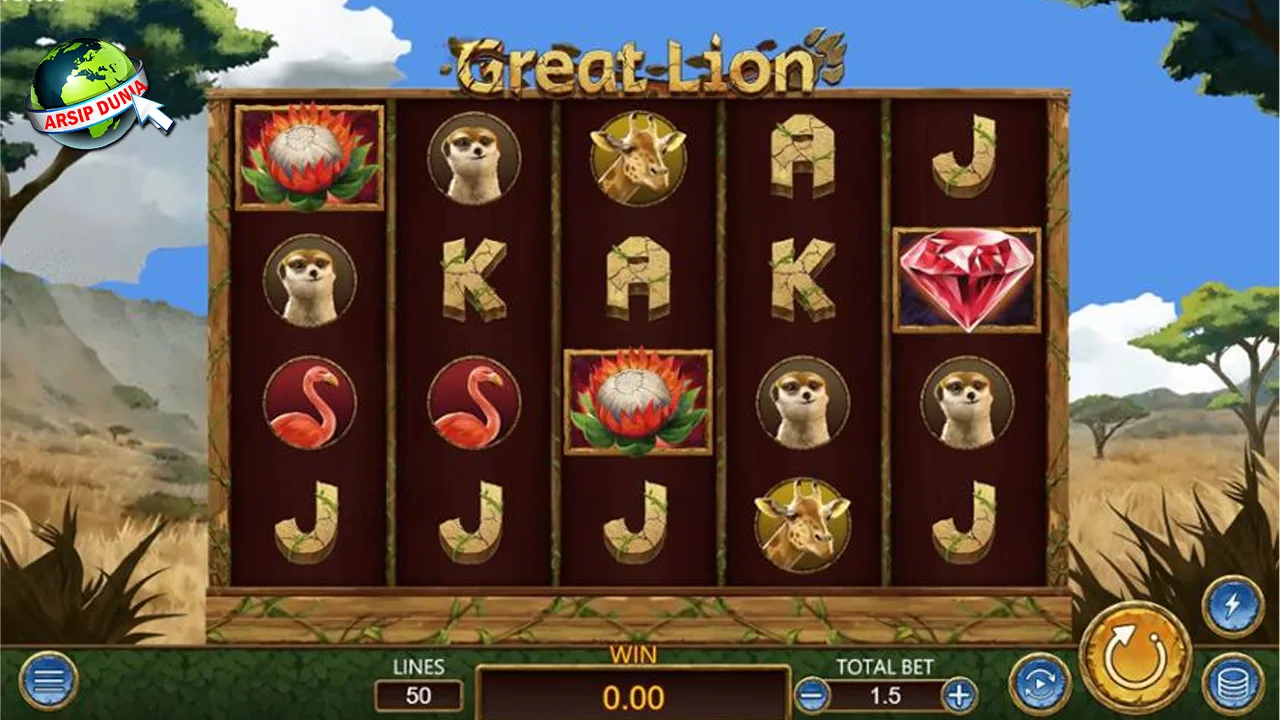Click the framed flower symbol on reel three
This screenshot has width=1280, height=720.
pyautogui.click(x=637, y=402)
